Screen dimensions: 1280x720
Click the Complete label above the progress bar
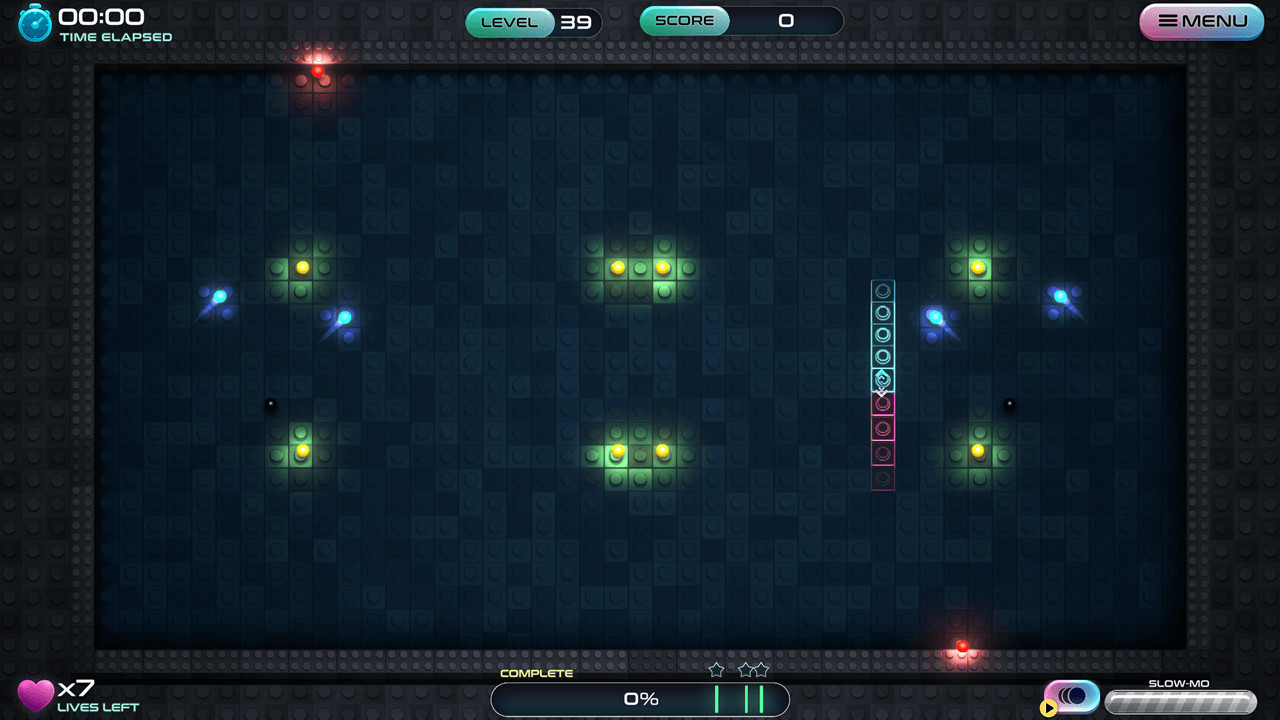click(536, 673)
